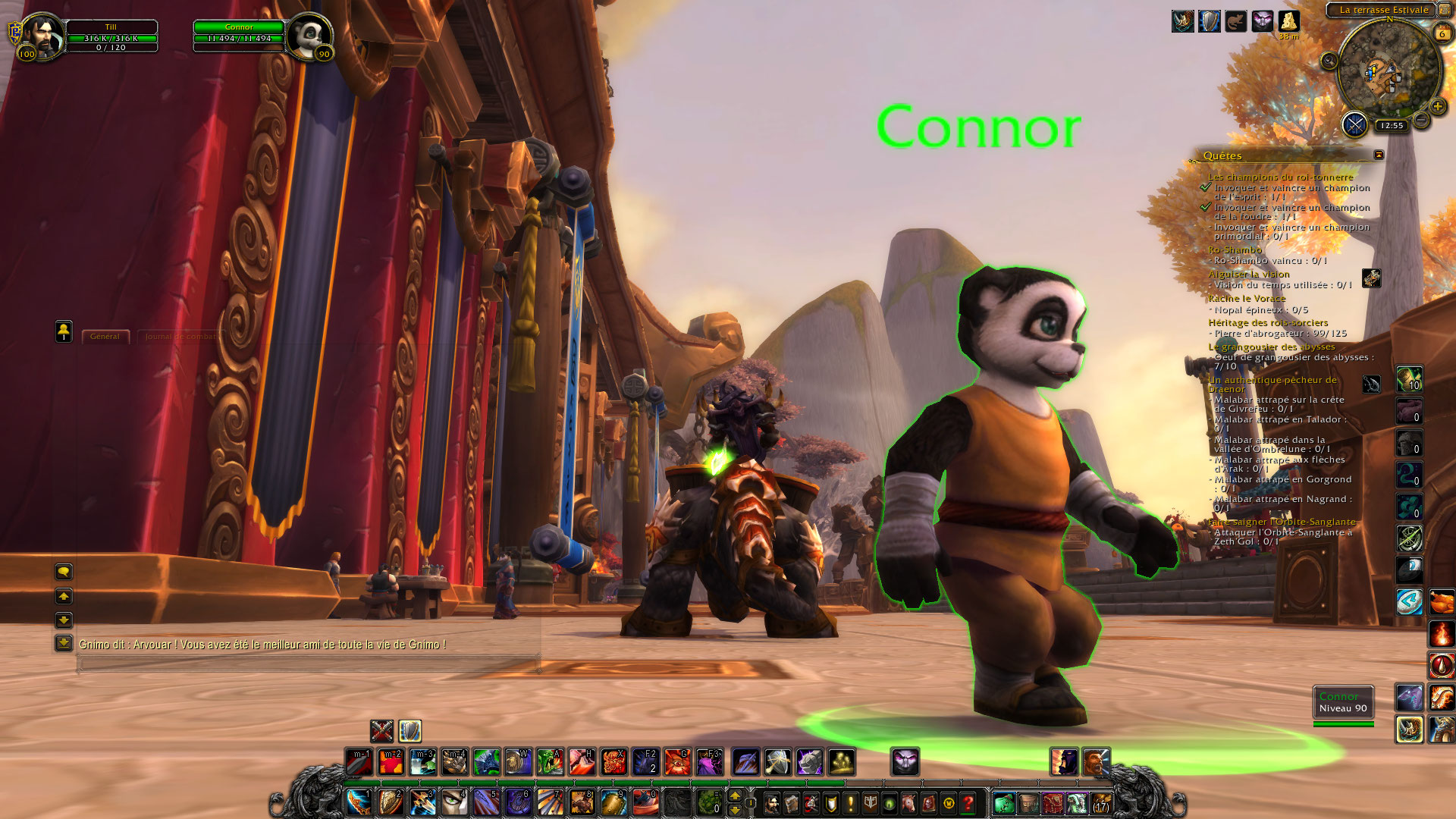The height and width of the screenshot is (819, 1456).
Task: Activate the red question mark help button
Action: coord(968,802)
